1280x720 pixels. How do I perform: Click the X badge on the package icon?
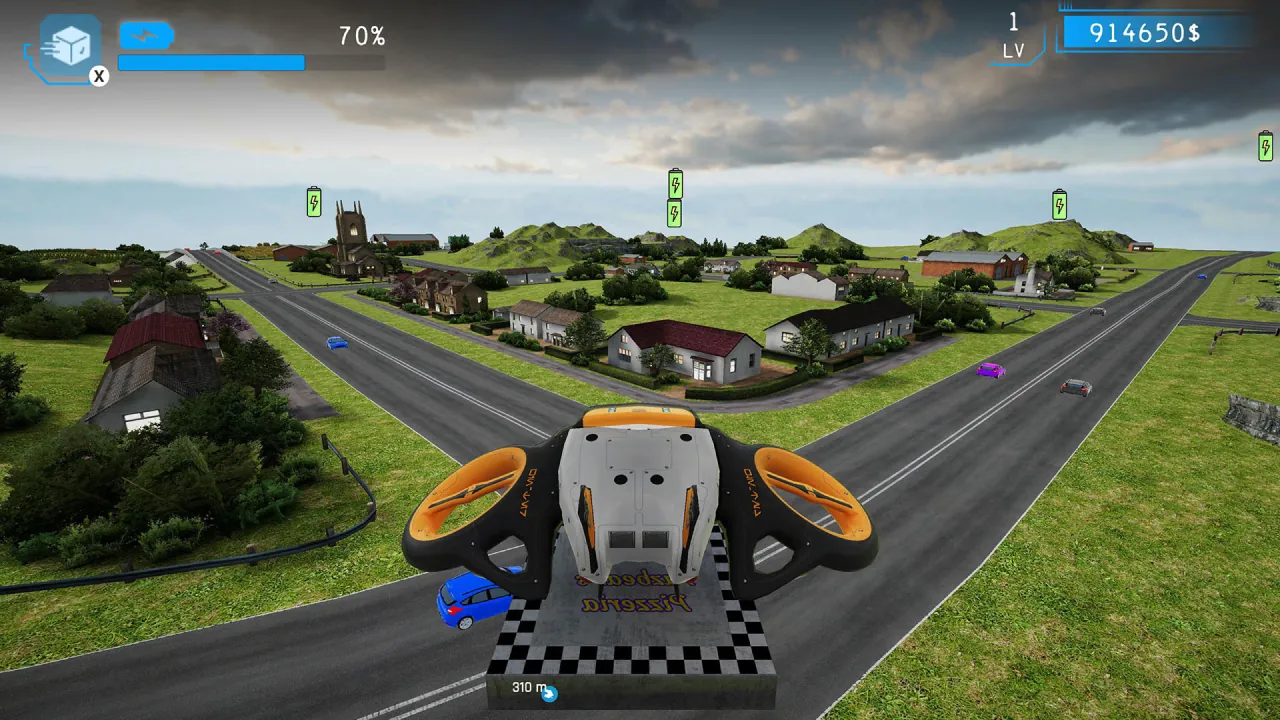click(99, 78)
